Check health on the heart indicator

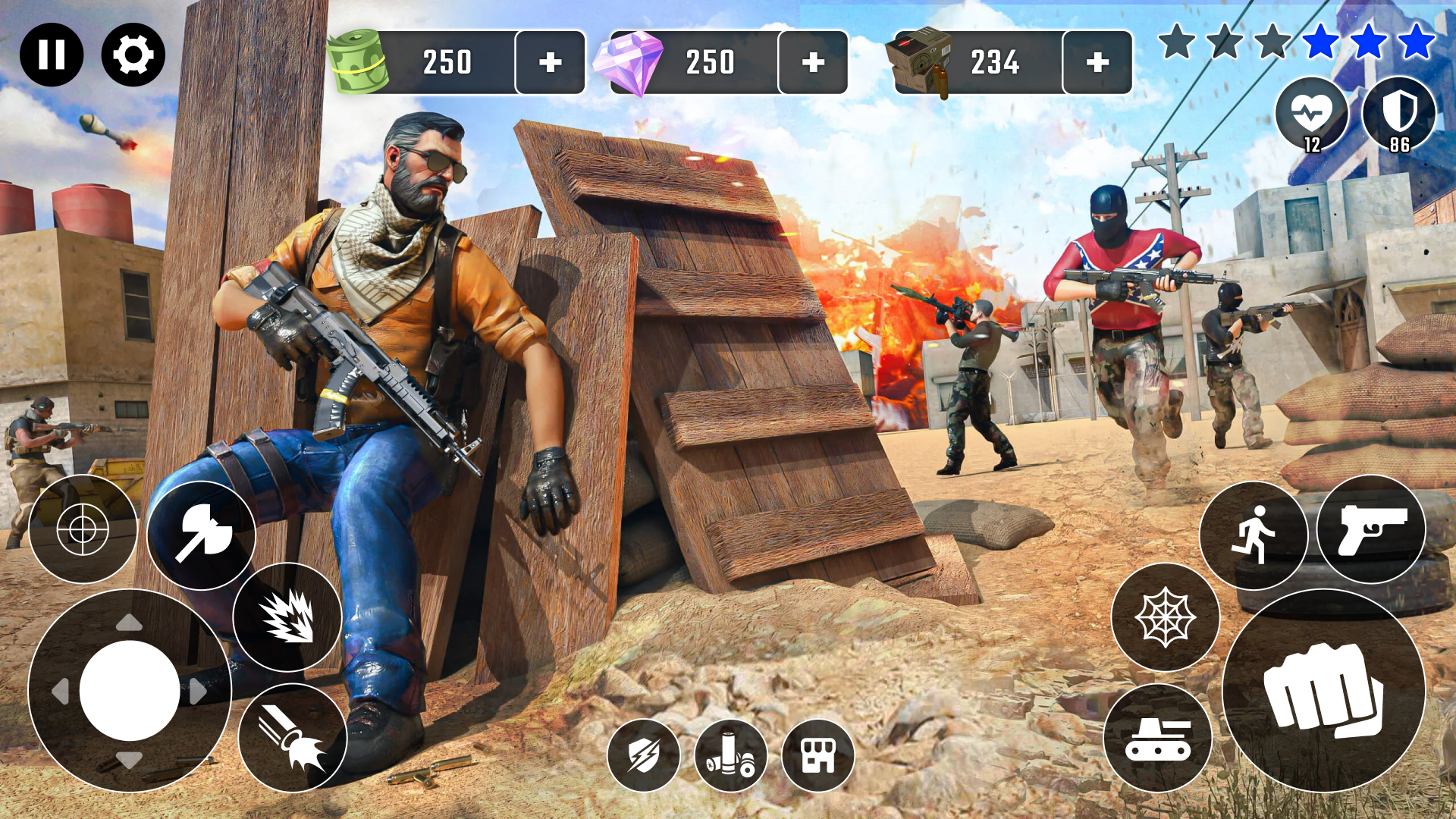[x=1312, y=115]
